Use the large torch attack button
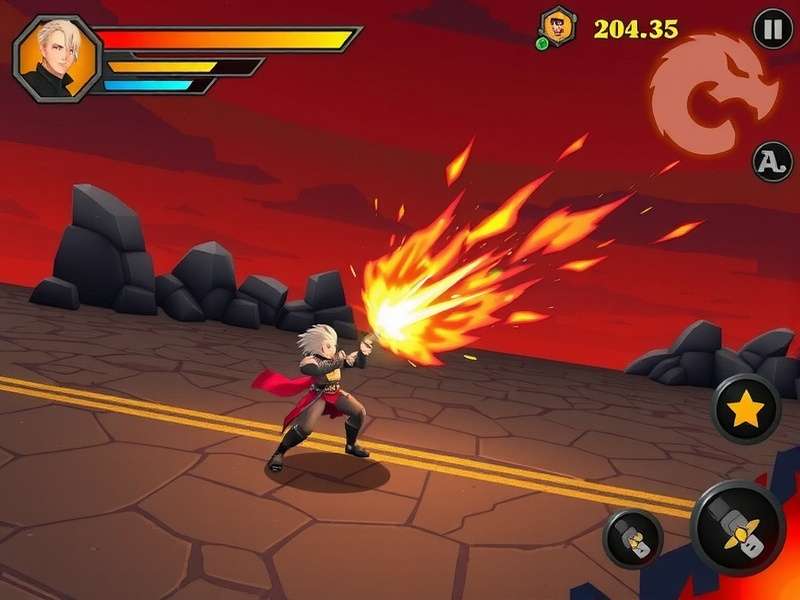The height and width of the screenshot is (600, 800). 737,526
